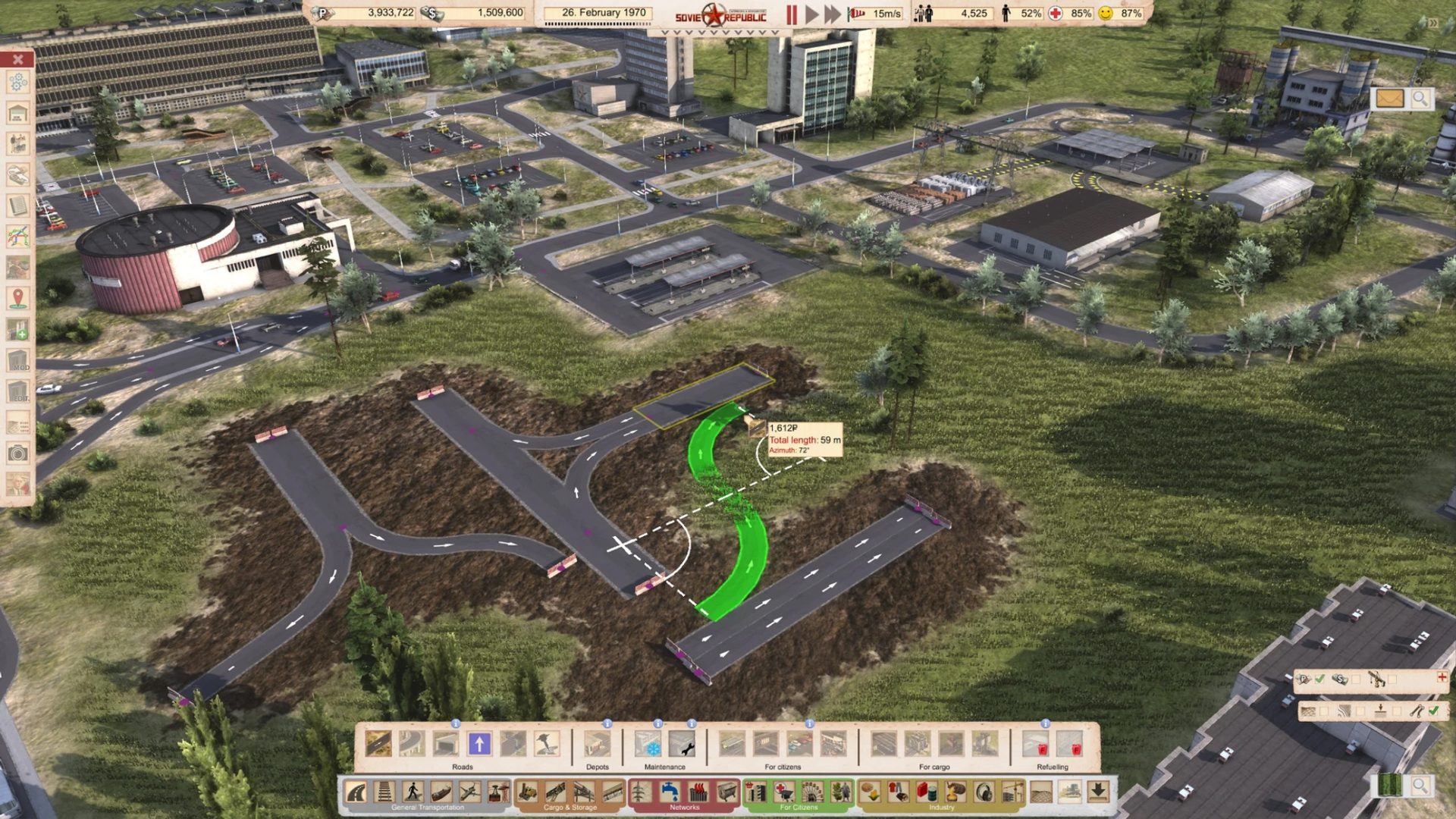
Task: Open settings via the gears icon
Action: click(18, 83)
